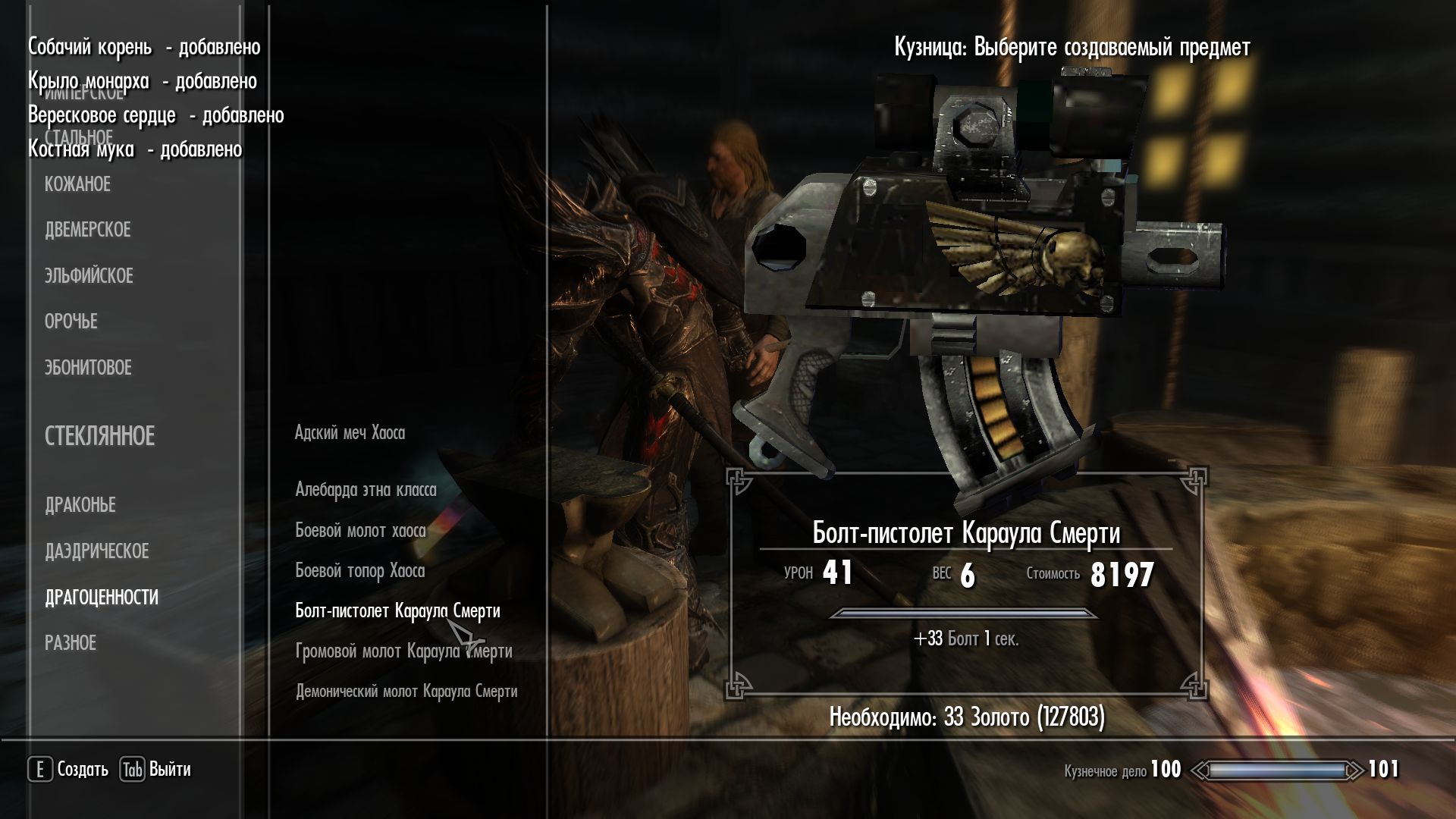Choose Громовой молот Караула Смерти
This screenshot has height=819, width=1456.
click(x=403, y=651)
